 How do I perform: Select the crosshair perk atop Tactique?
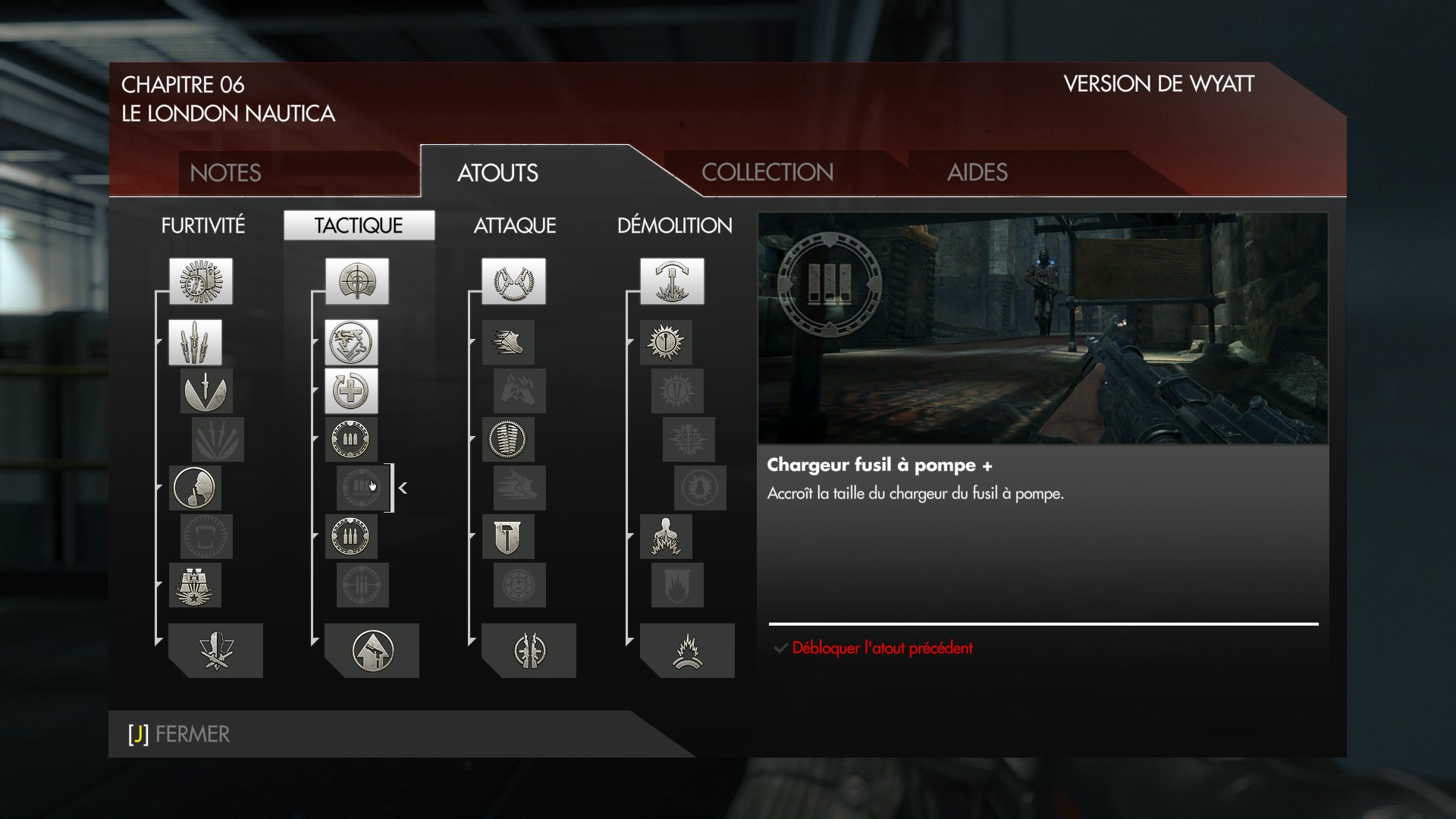[357, 281]
